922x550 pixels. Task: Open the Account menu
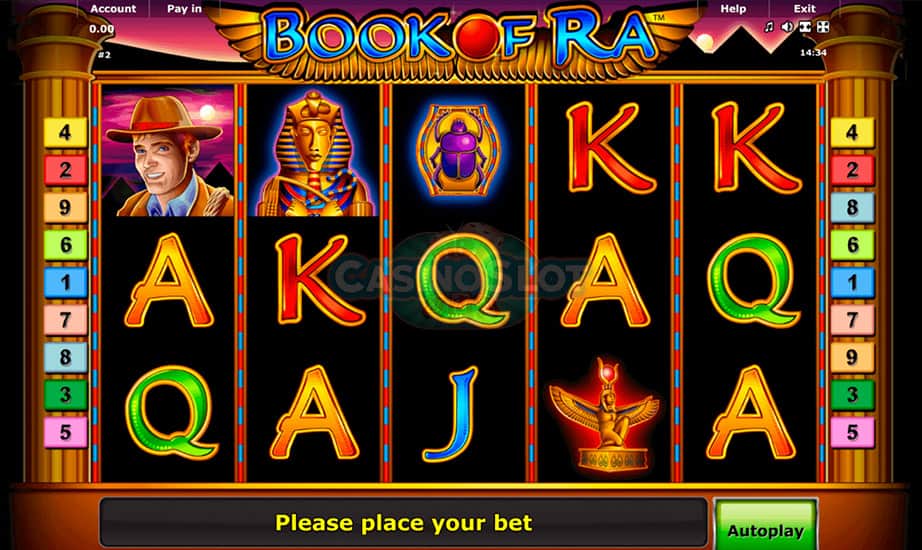click(x=113, y=9)
